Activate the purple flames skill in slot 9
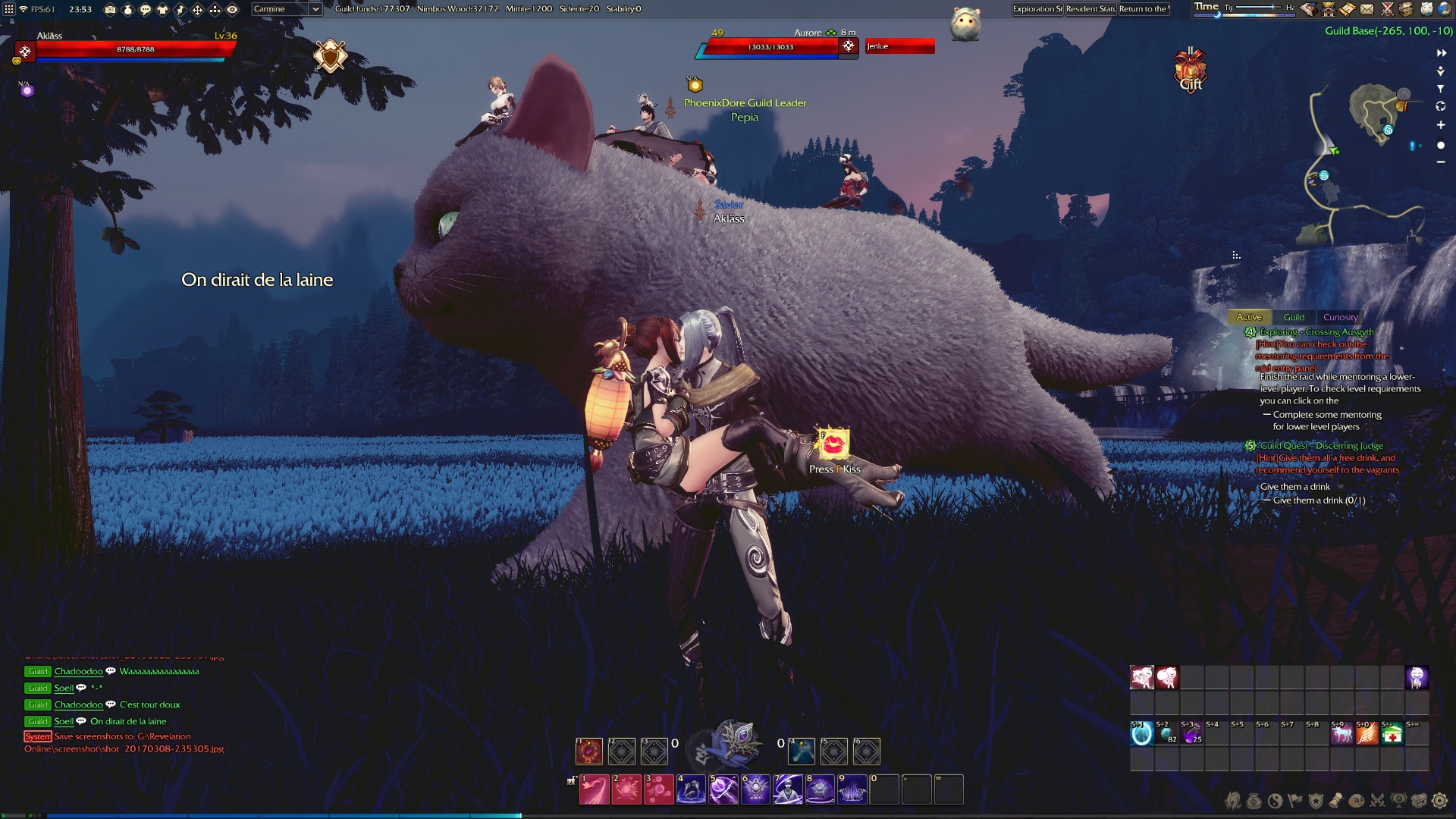This screenshot has width=1456, height=819. coord(852,789)
